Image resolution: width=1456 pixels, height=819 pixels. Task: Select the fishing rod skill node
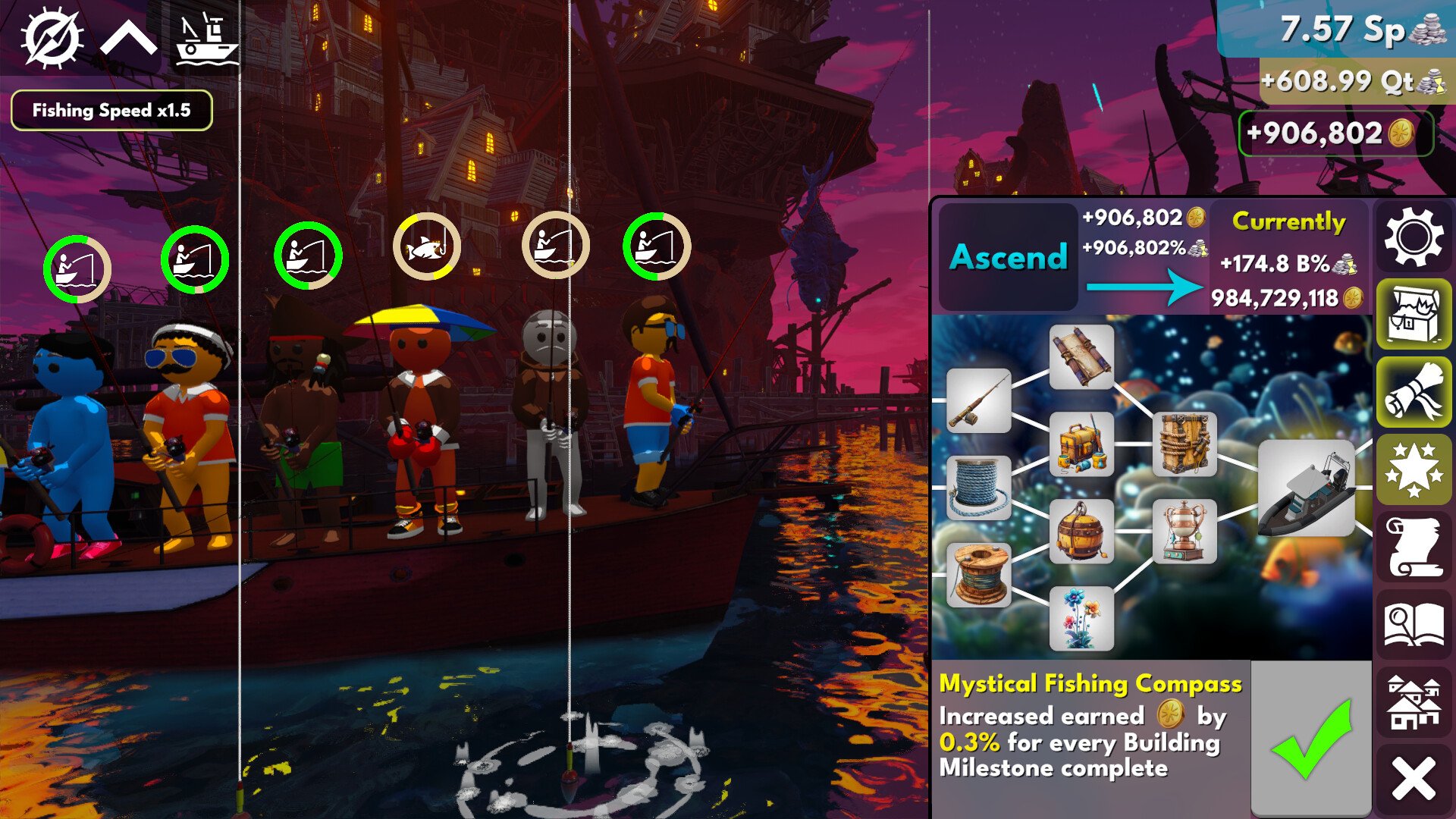[x=978, y=402]
